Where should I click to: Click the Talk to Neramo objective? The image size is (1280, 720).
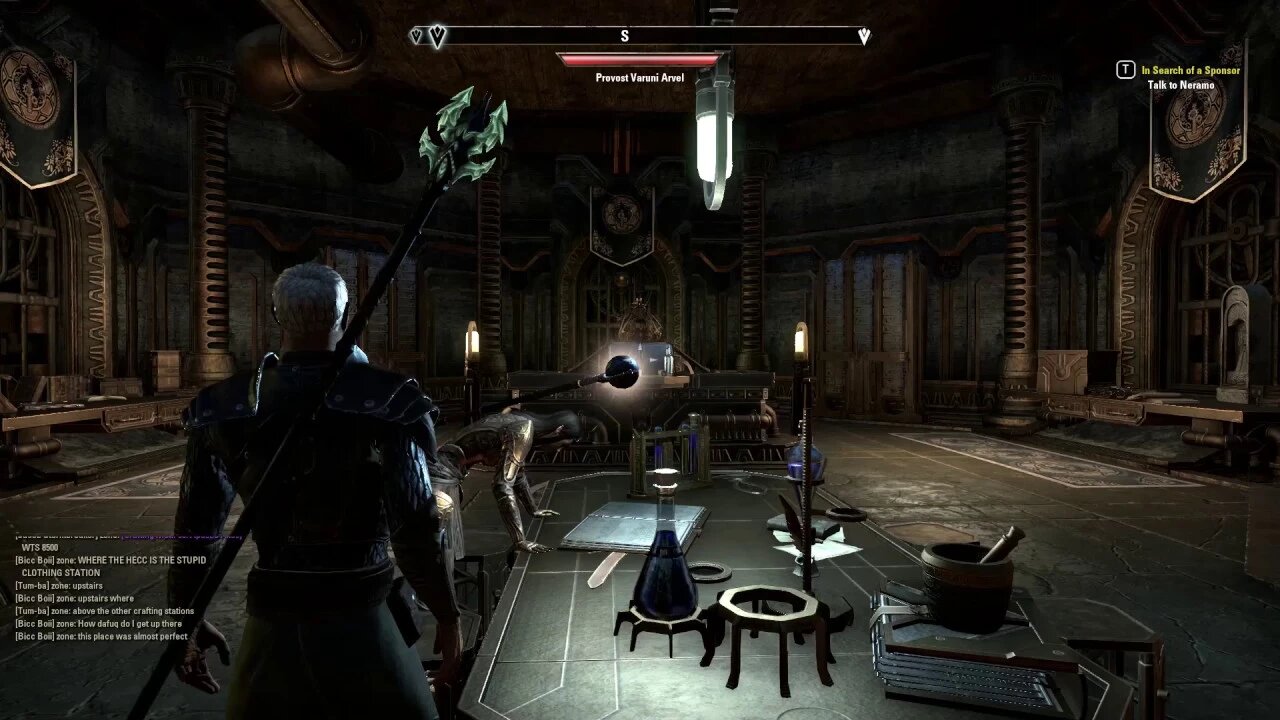tap(1180, 85)
